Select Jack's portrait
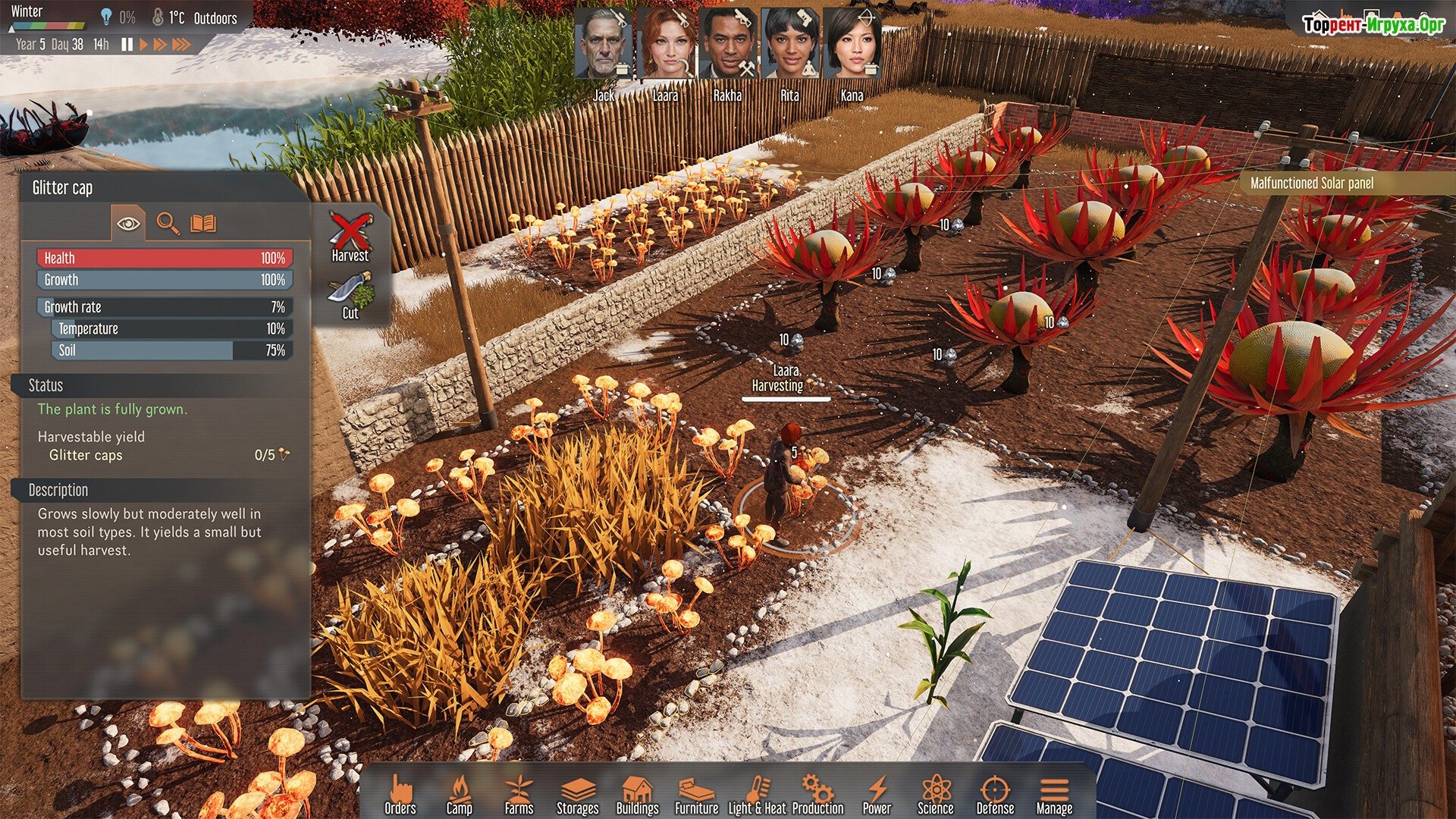Screen dimensions: 1456x819 click(604, 45)
